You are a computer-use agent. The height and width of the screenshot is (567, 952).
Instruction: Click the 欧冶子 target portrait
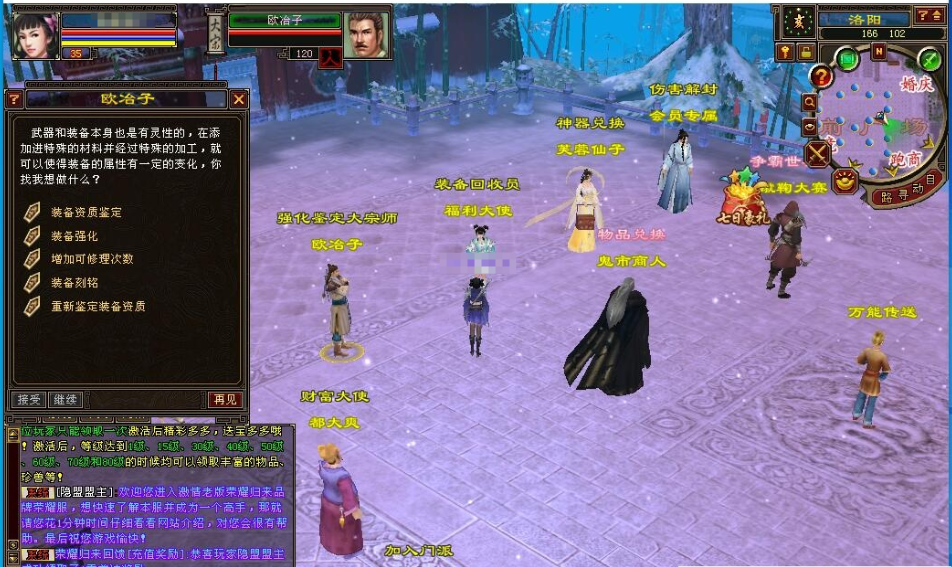[367, 35]
